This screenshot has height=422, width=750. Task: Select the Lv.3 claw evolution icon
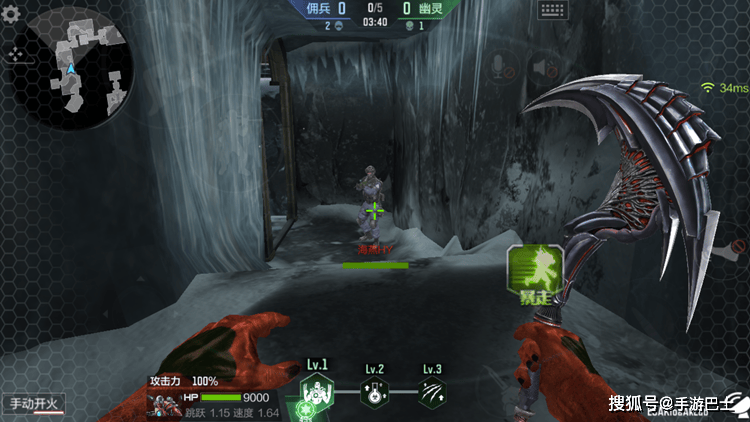tap(432, 391)
